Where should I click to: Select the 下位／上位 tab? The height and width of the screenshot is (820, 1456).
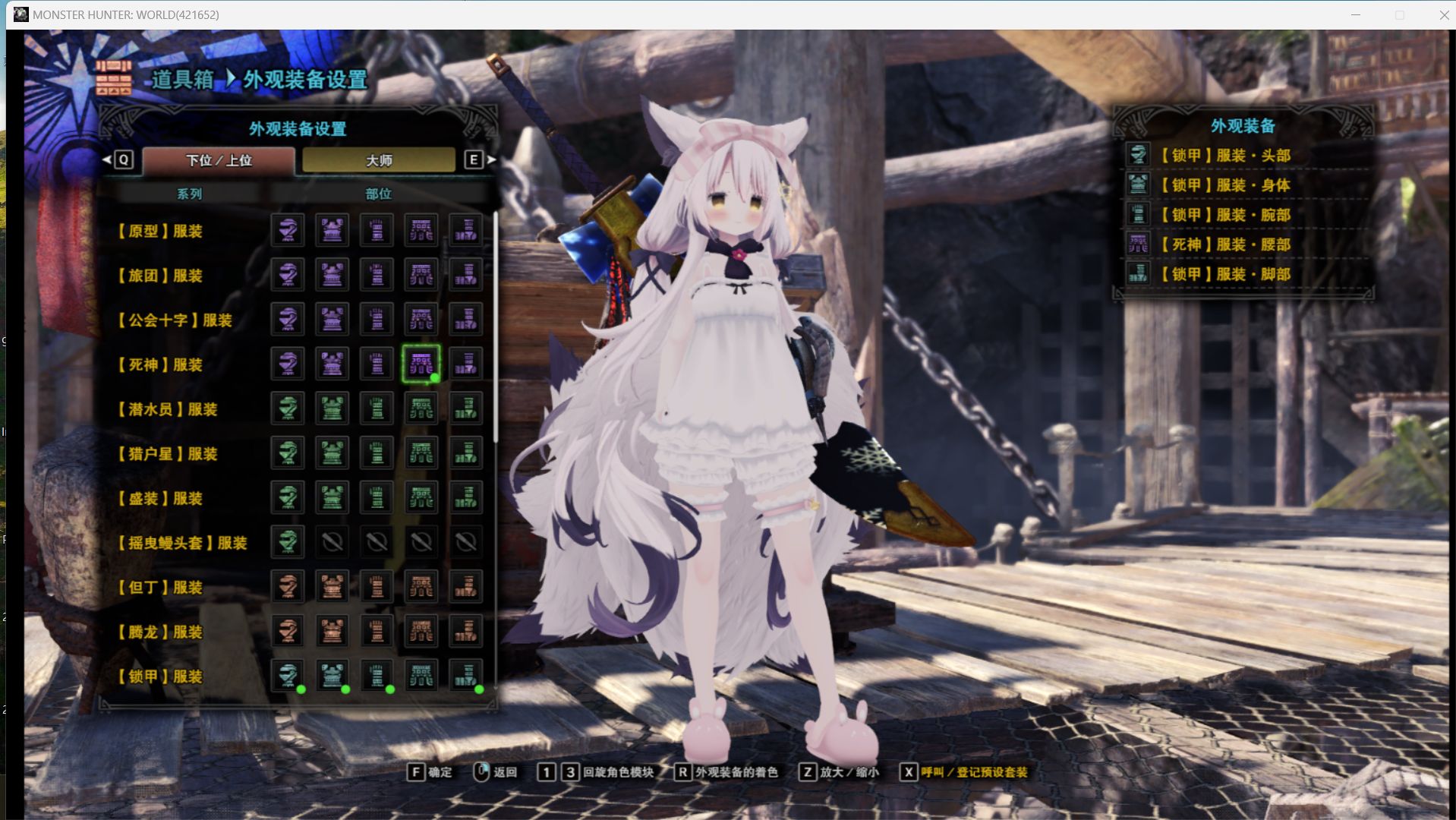218,160
